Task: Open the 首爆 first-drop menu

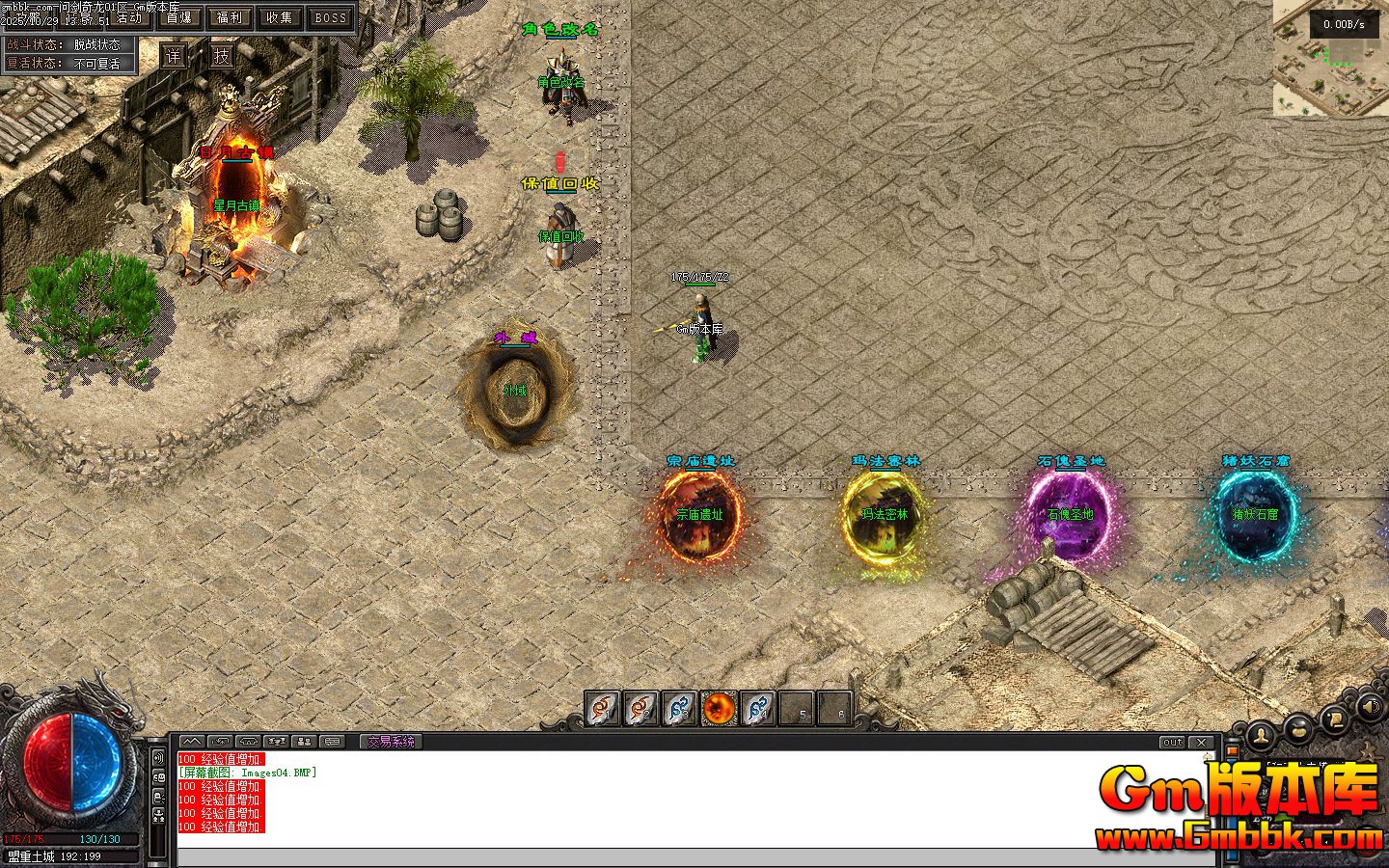Action: [179, 17]
